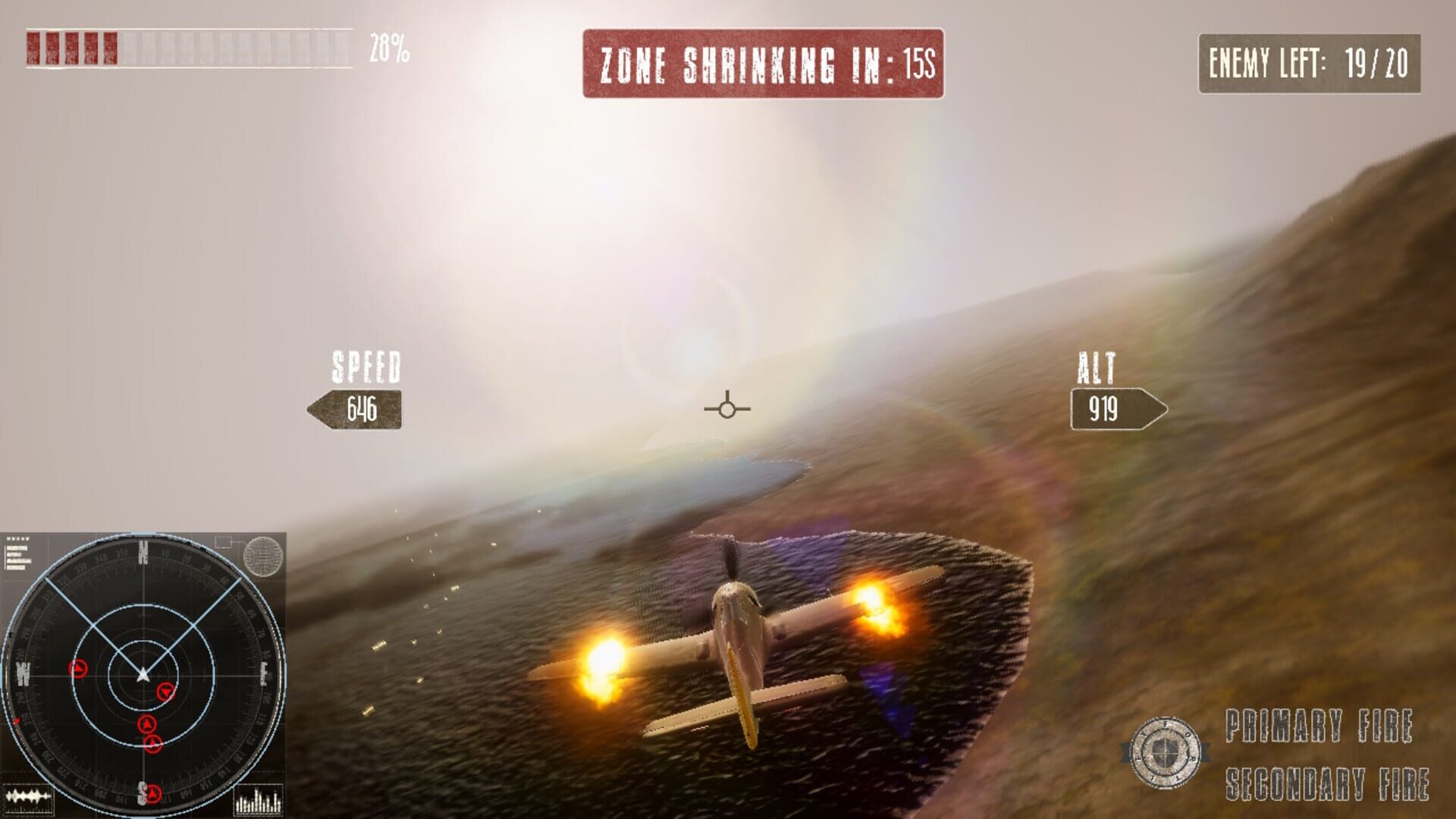Select the bar graph indicator beside the radar
This screenshot has width=1456, height=819.
pyautogui.click(x=258, y=799)
